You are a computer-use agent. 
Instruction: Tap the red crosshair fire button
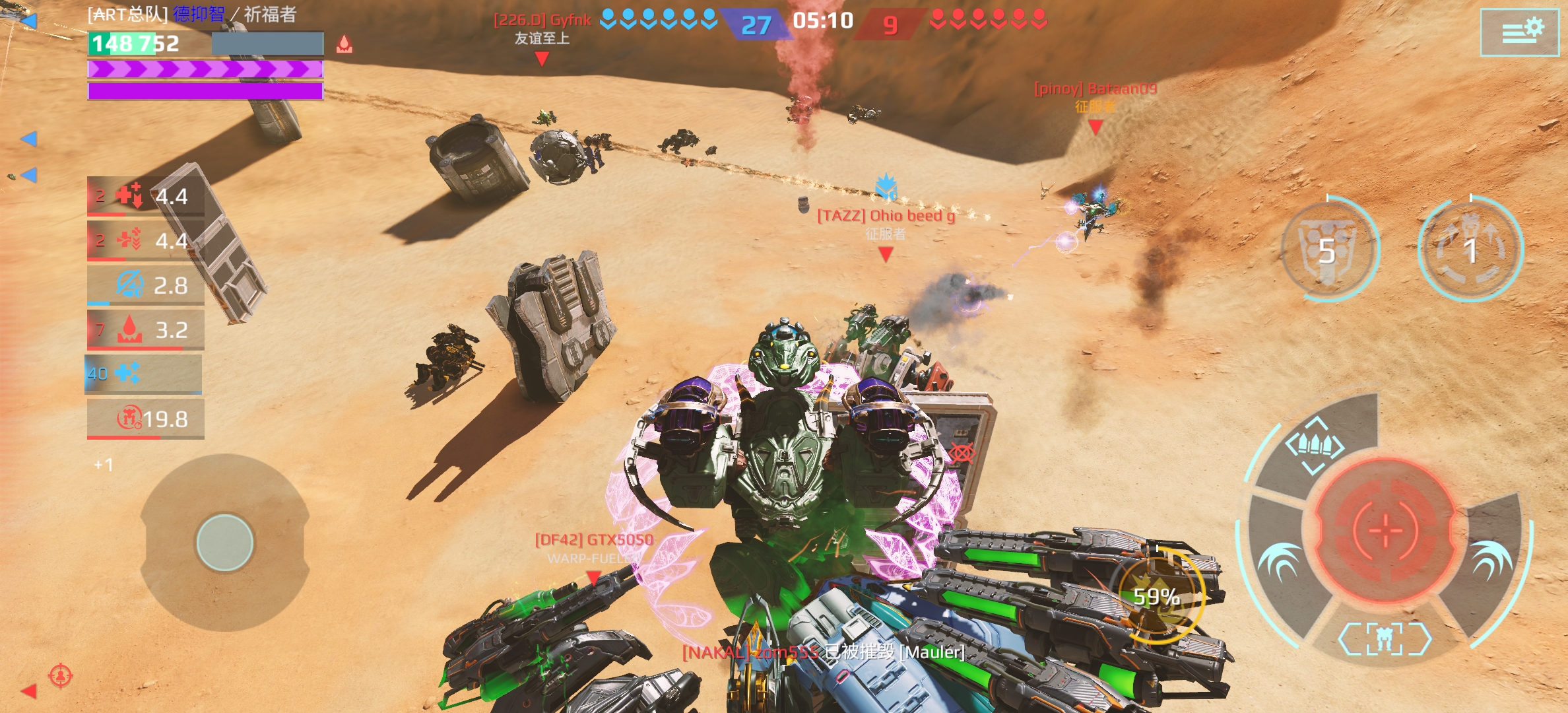1385,528
